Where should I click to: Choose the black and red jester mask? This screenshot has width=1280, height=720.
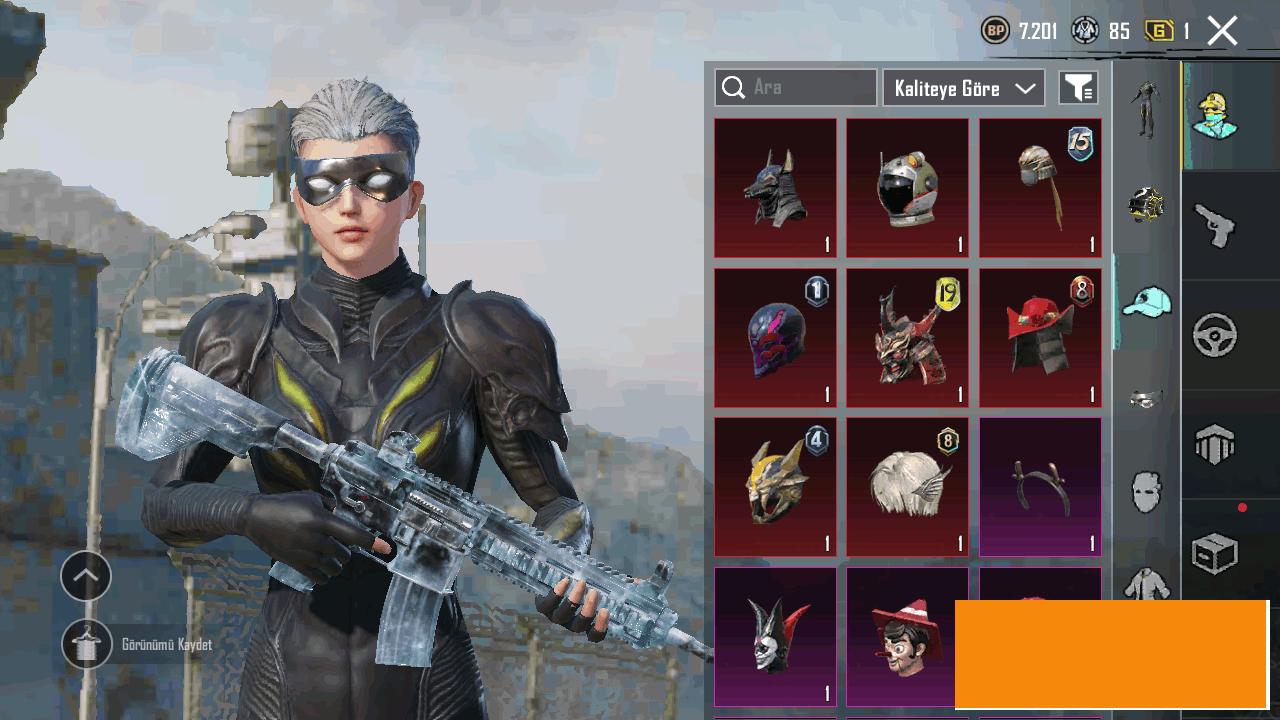pos(775,637)
